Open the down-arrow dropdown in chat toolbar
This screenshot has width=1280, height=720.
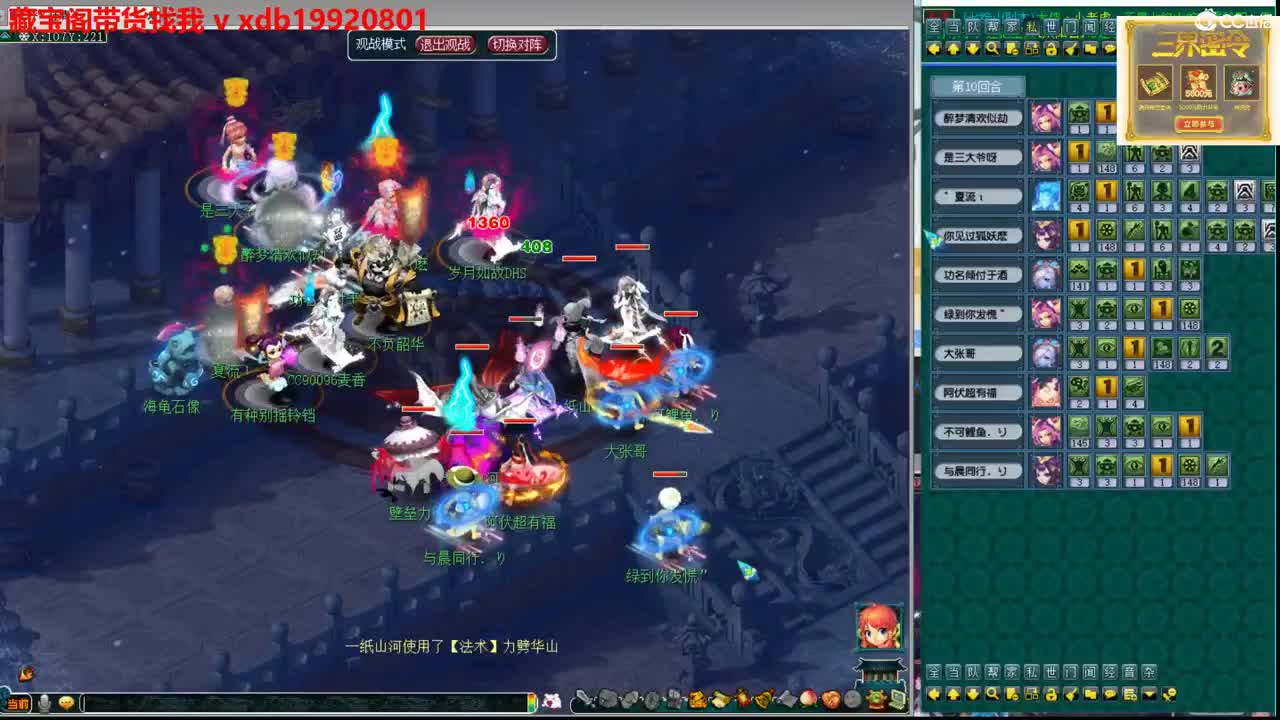click(1148, 693)
